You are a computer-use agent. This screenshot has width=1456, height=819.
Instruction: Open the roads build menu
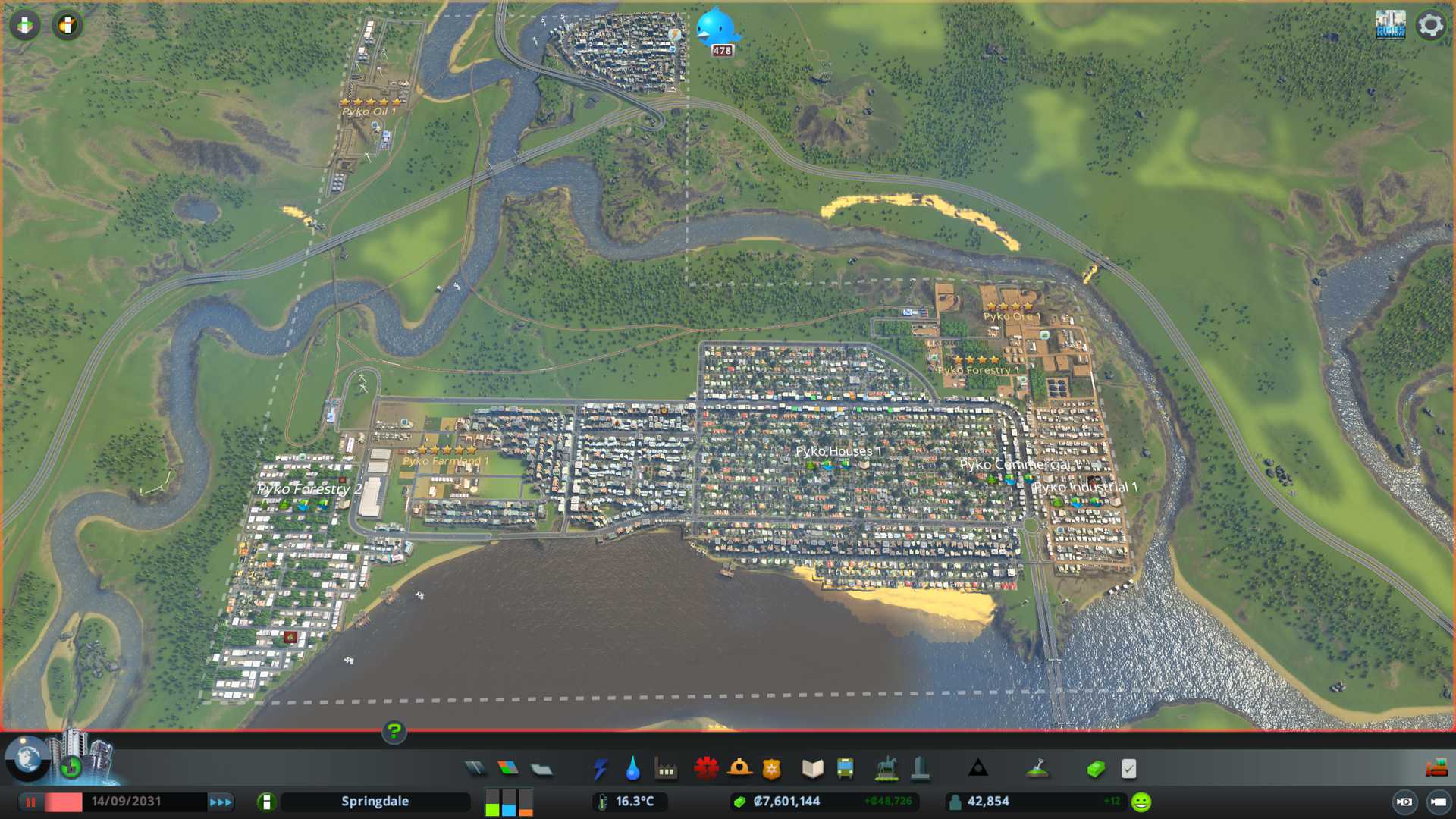point(475,769)
